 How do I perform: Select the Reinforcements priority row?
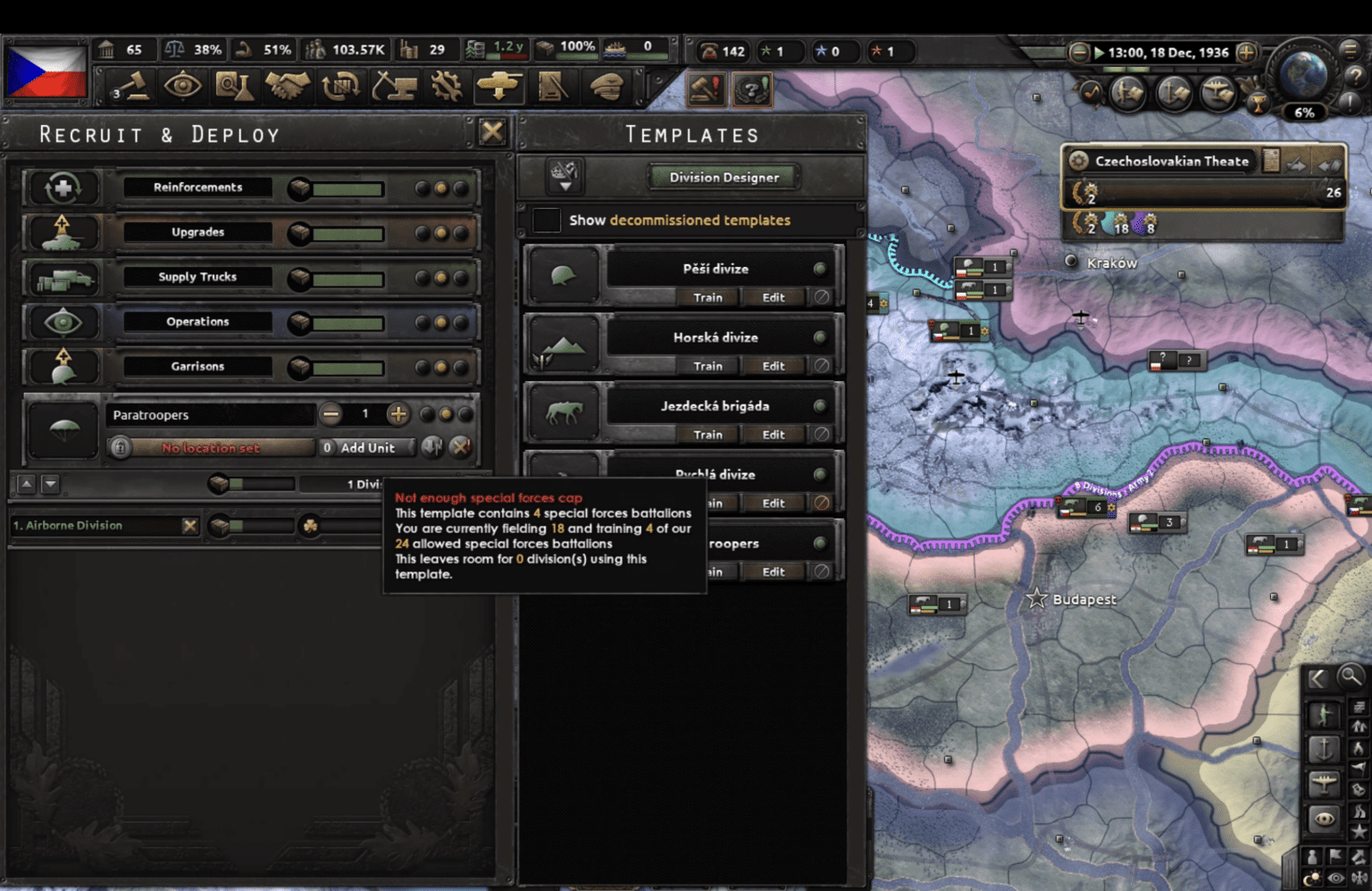click(197, 187)
